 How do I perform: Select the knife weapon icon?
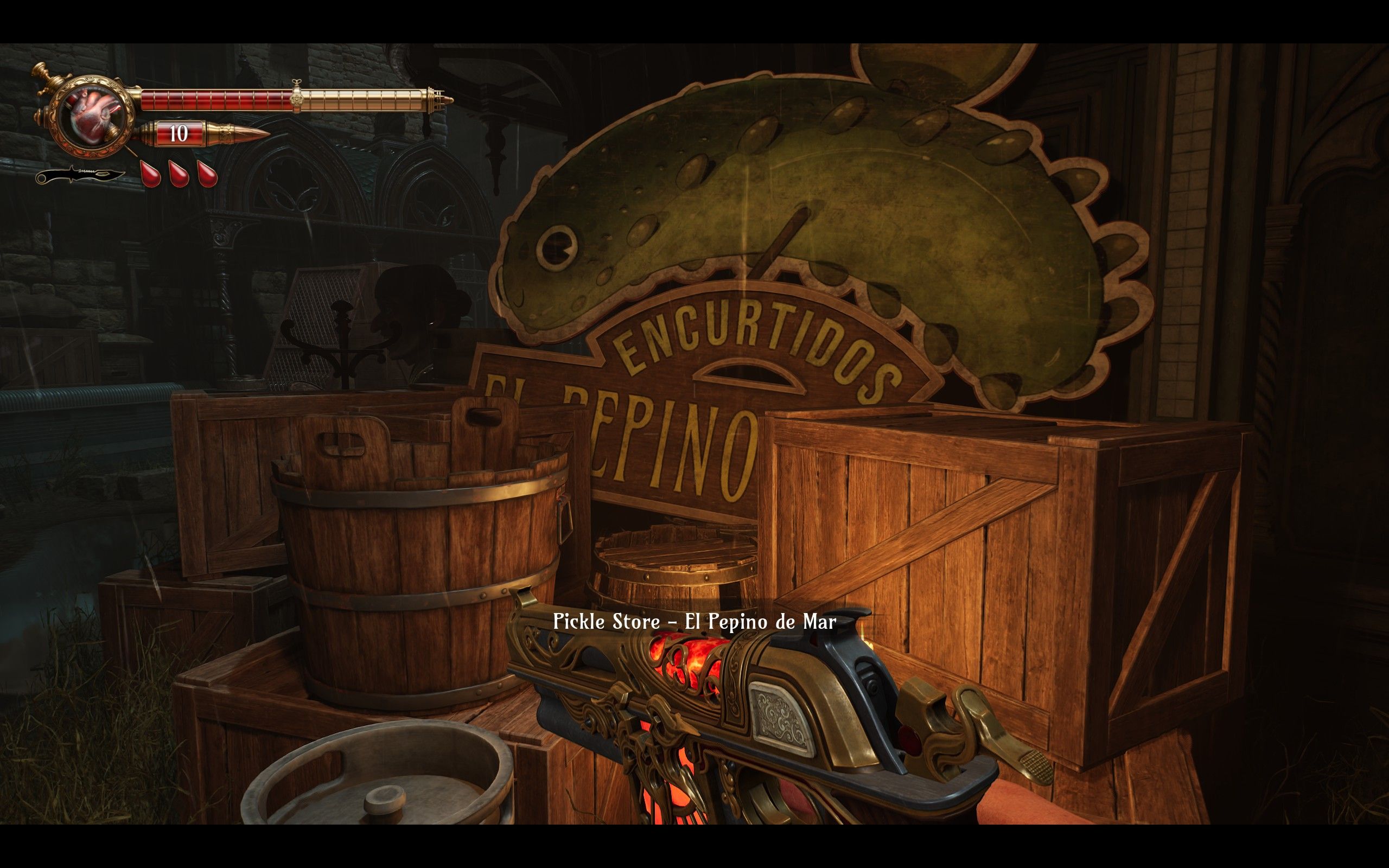pyautogui.click(x=80, y=175)
